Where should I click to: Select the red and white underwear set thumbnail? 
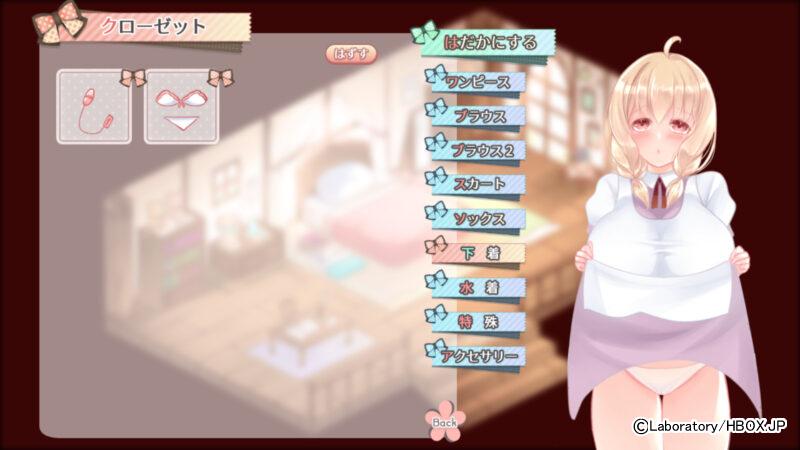(182, 107)
